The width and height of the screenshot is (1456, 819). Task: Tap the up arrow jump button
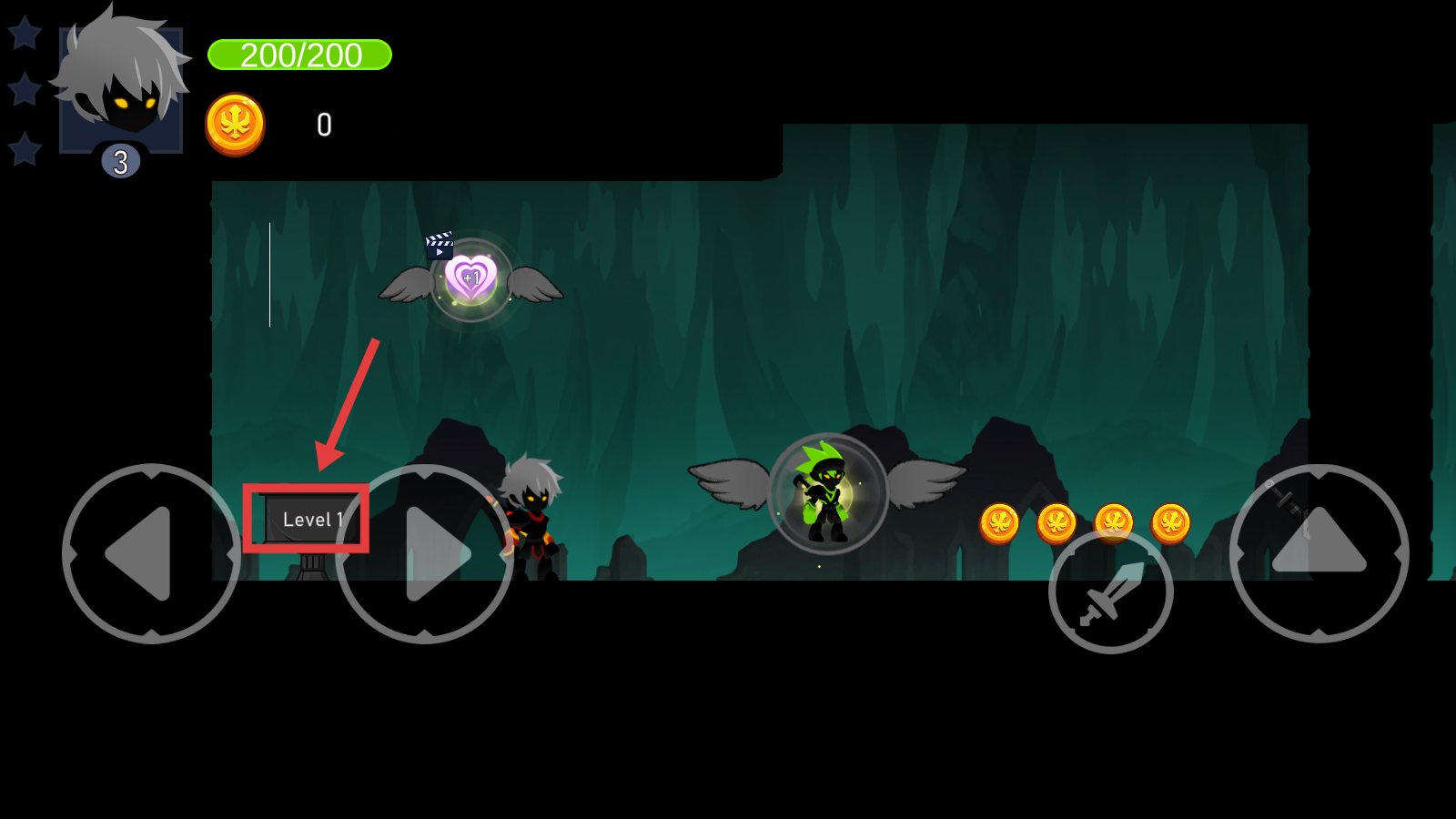click(1319, 552)
